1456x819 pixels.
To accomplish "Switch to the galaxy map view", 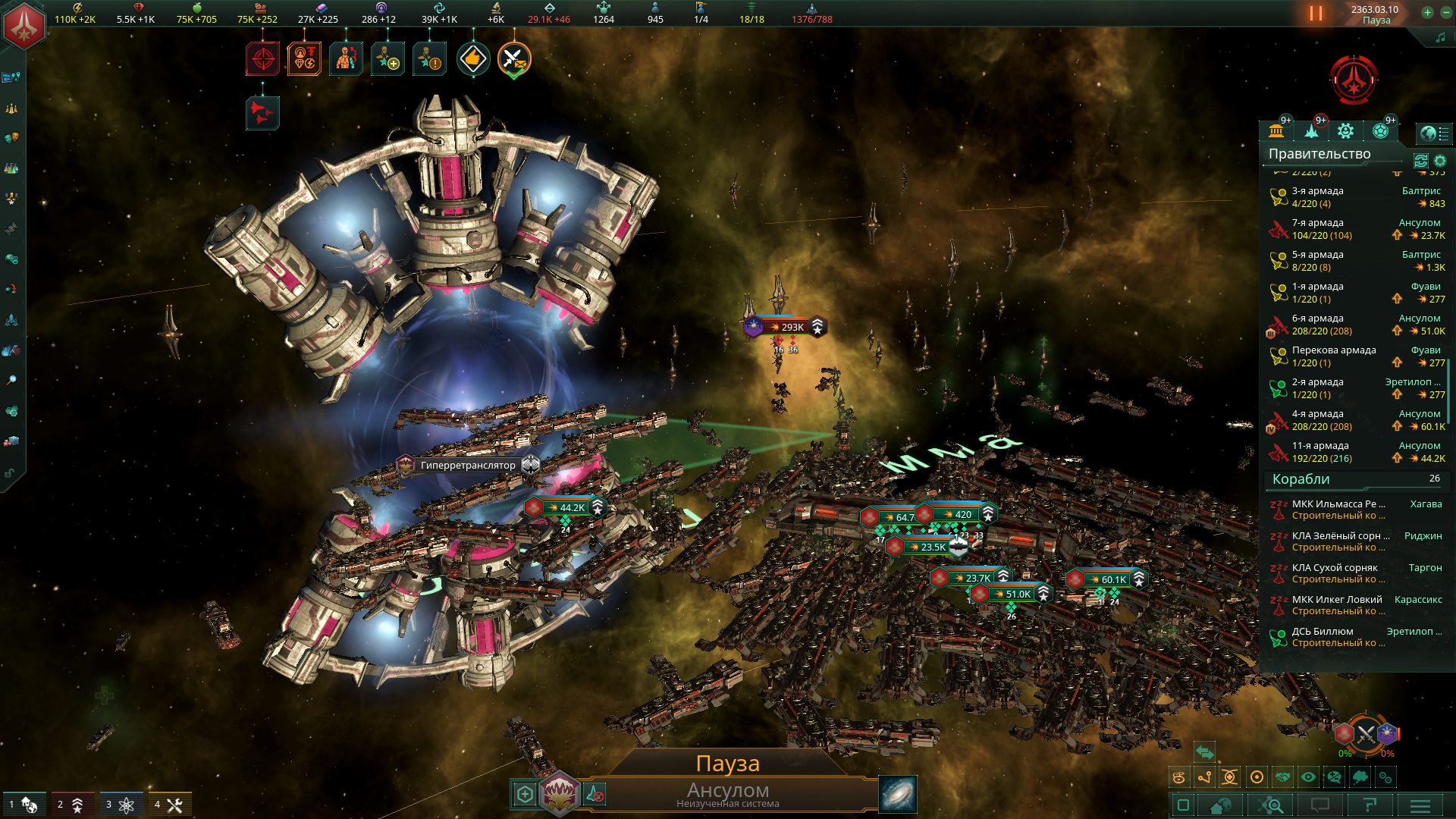I will pyautogui.click(x=898, y=794).
